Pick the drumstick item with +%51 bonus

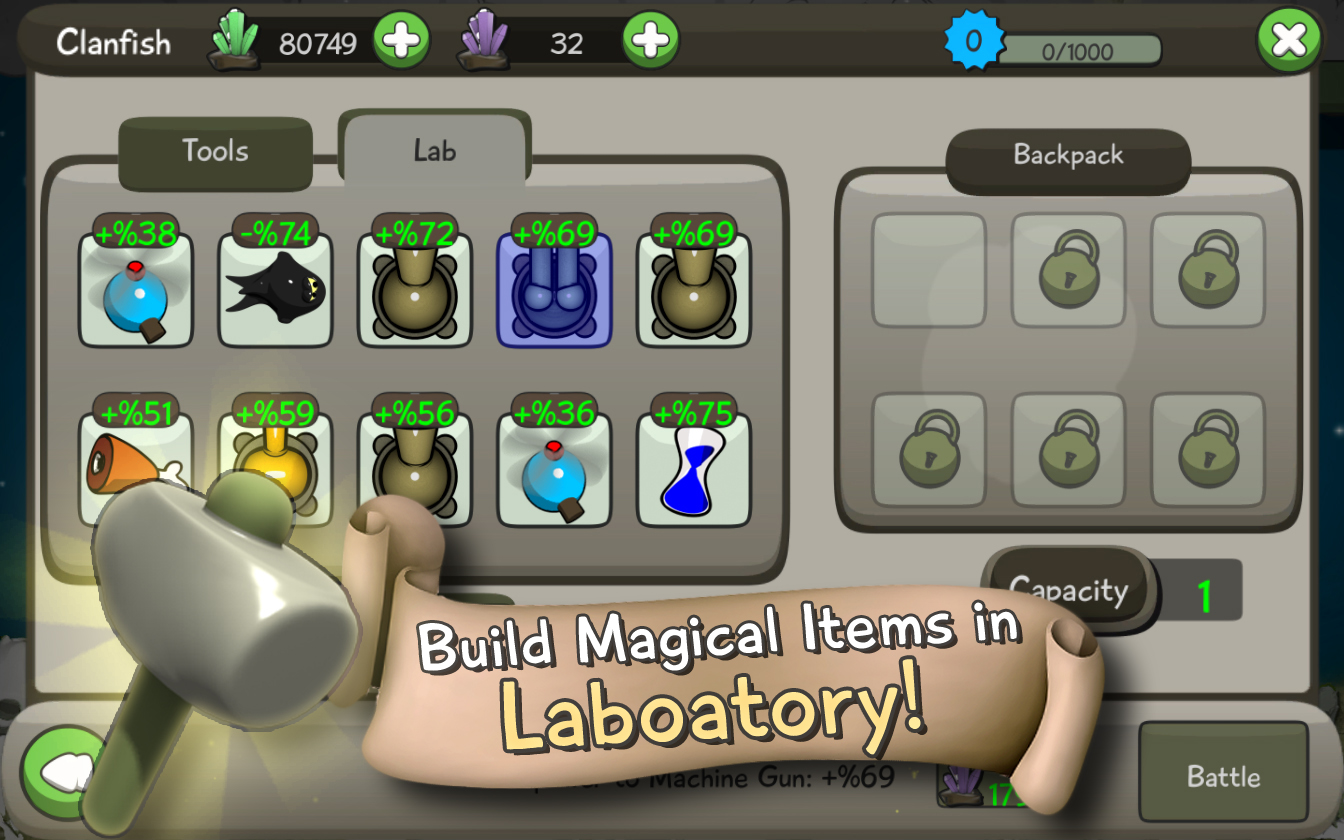coord(135,465)
